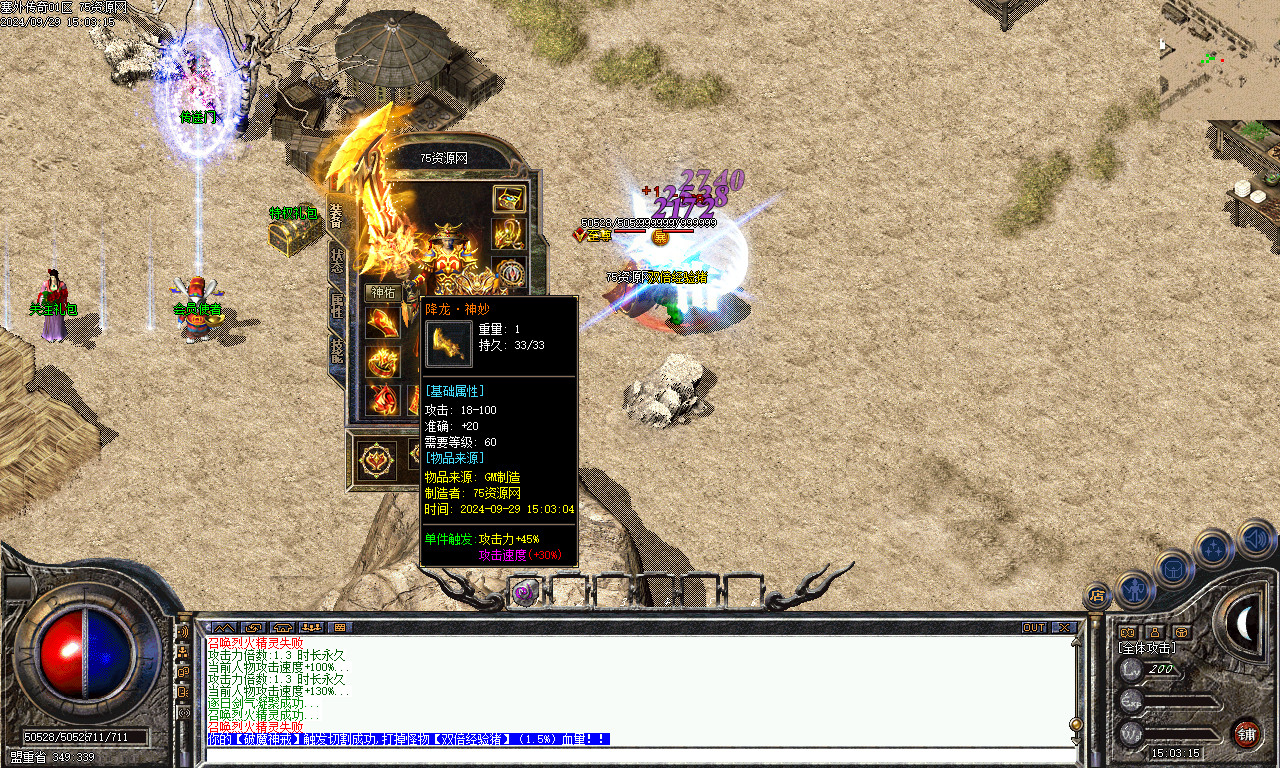Viewport: 1280px width, 768px height.
Task: Click the OUT button on chat bar
Action: tap(1034, 627)
